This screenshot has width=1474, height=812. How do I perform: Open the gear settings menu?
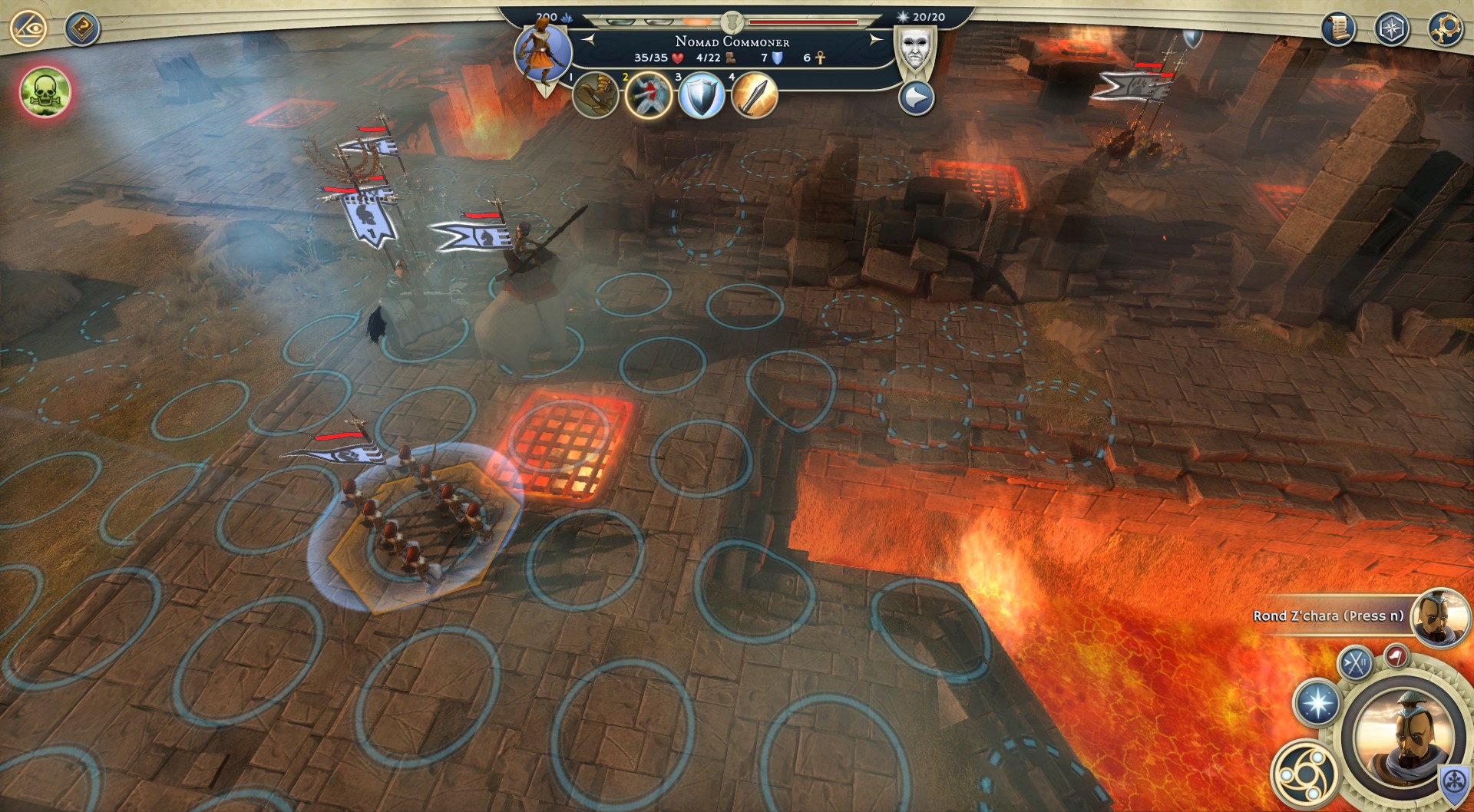(x=1445, y=29)
